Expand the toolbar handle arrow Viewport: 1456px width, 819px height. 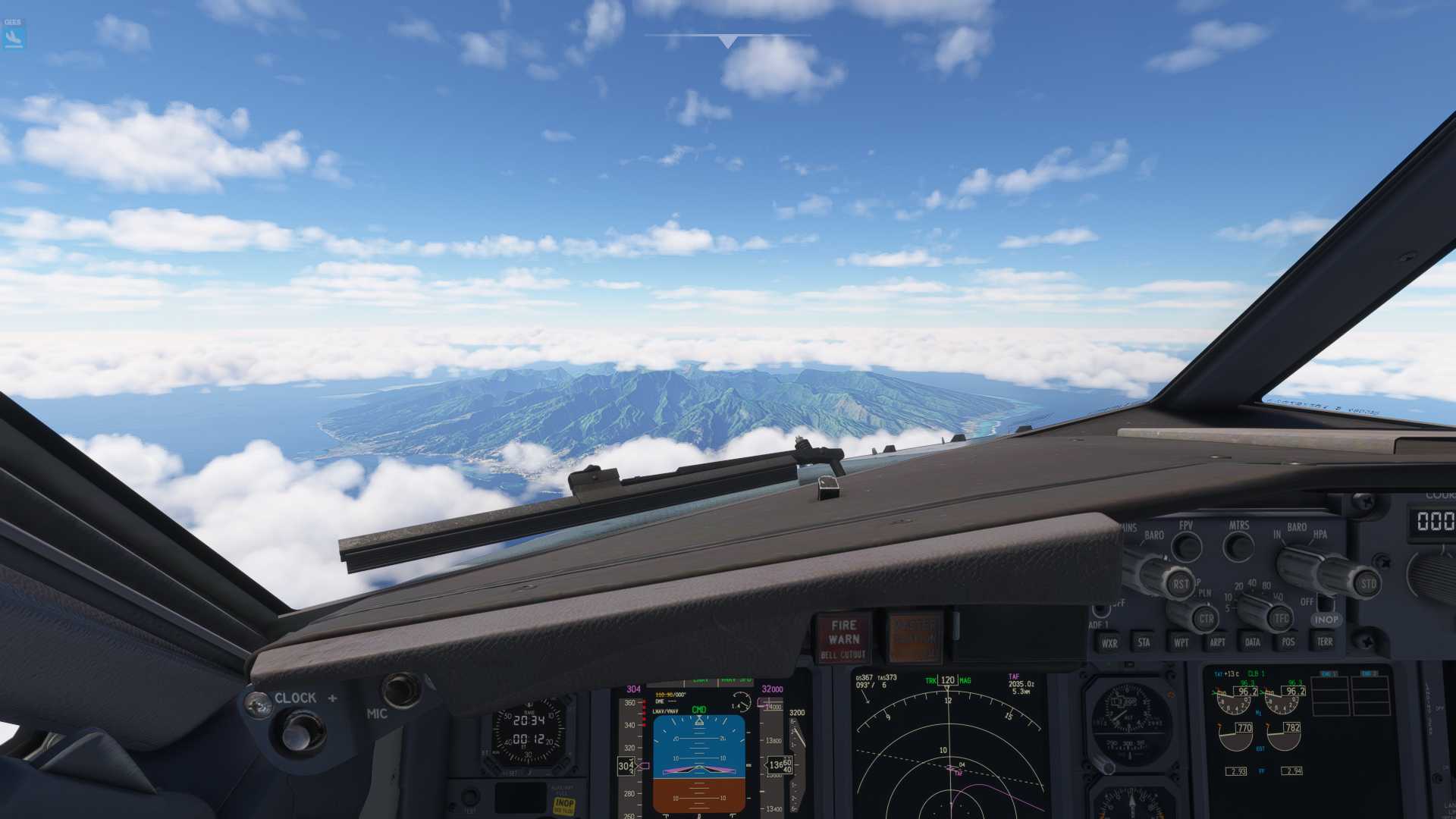728,42
